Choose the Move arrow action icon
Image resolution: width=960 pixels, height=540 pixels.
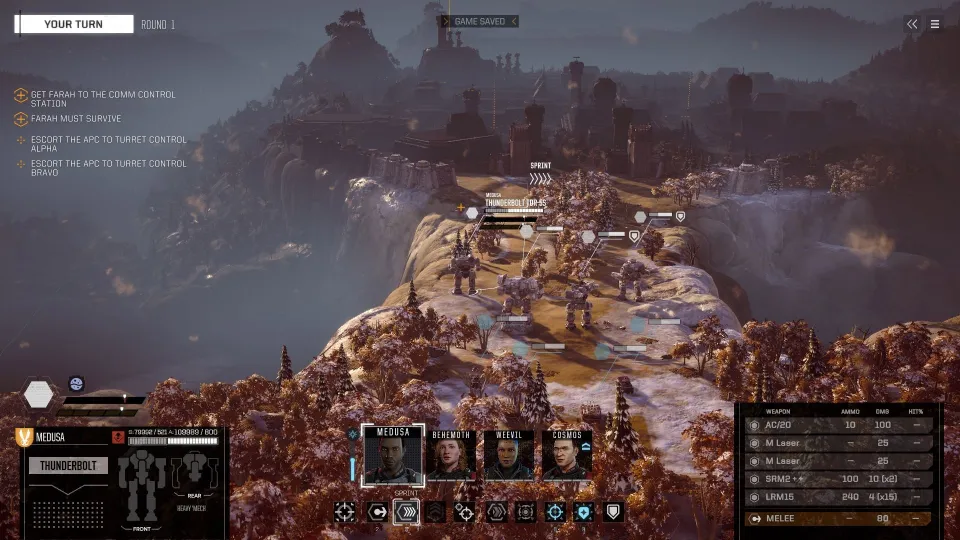coord(377,512)
